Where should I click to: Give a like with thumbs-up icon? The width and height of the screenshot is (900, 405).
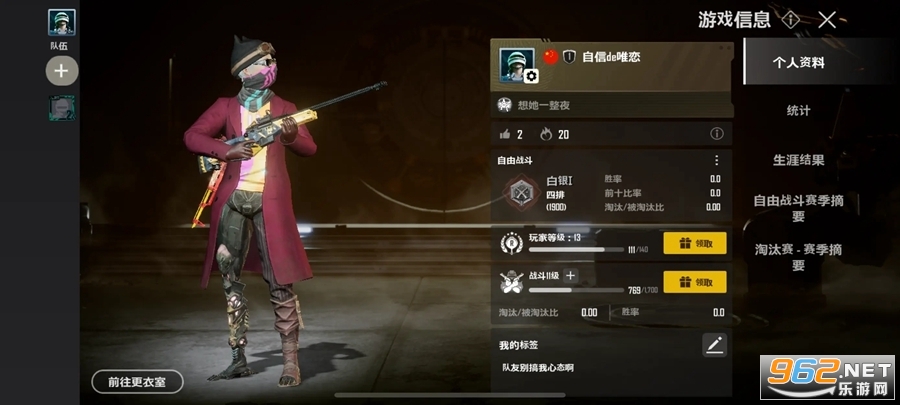click(x=505, y=134)
